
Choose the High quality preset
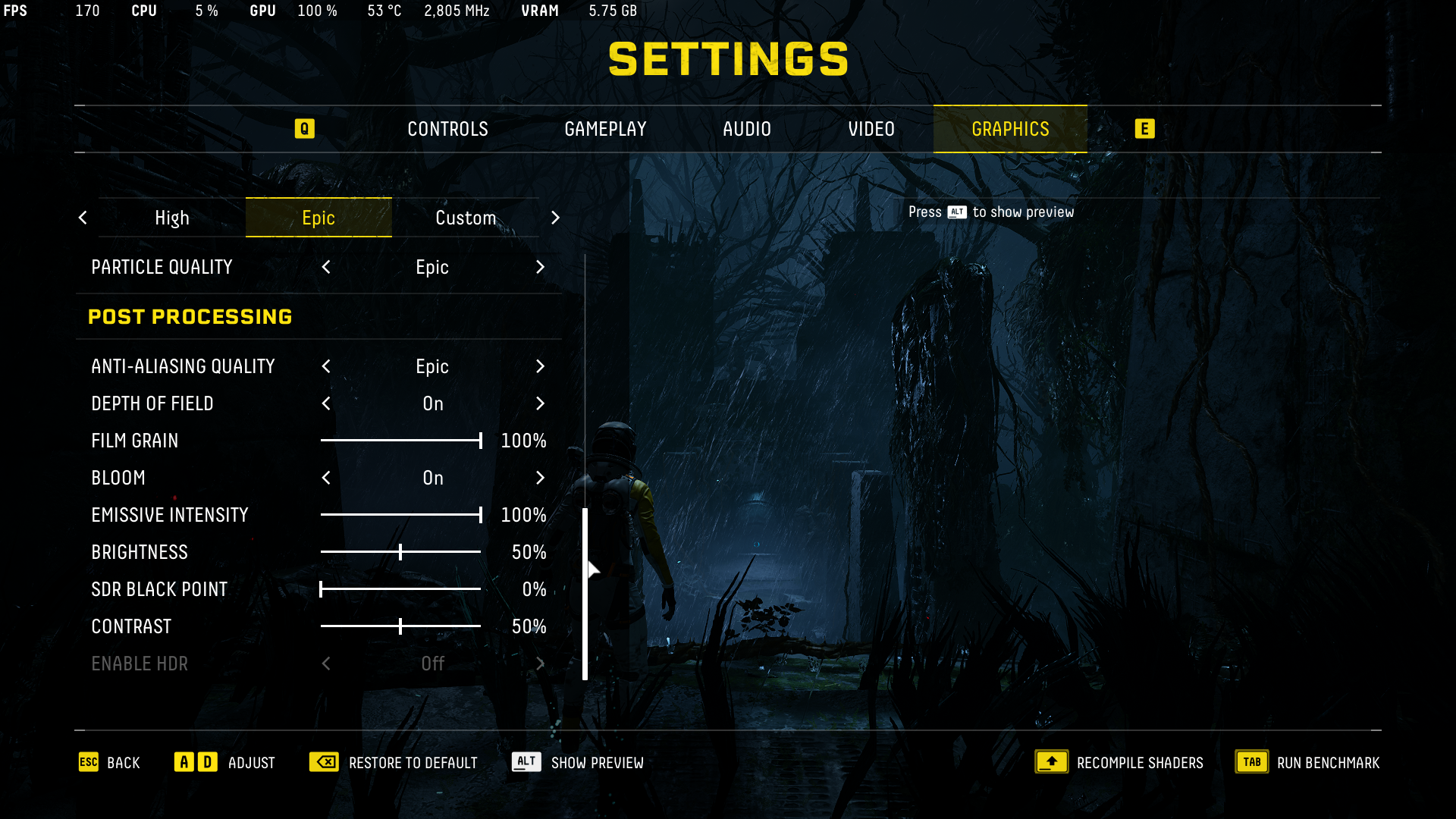click(x=172, y=218)
